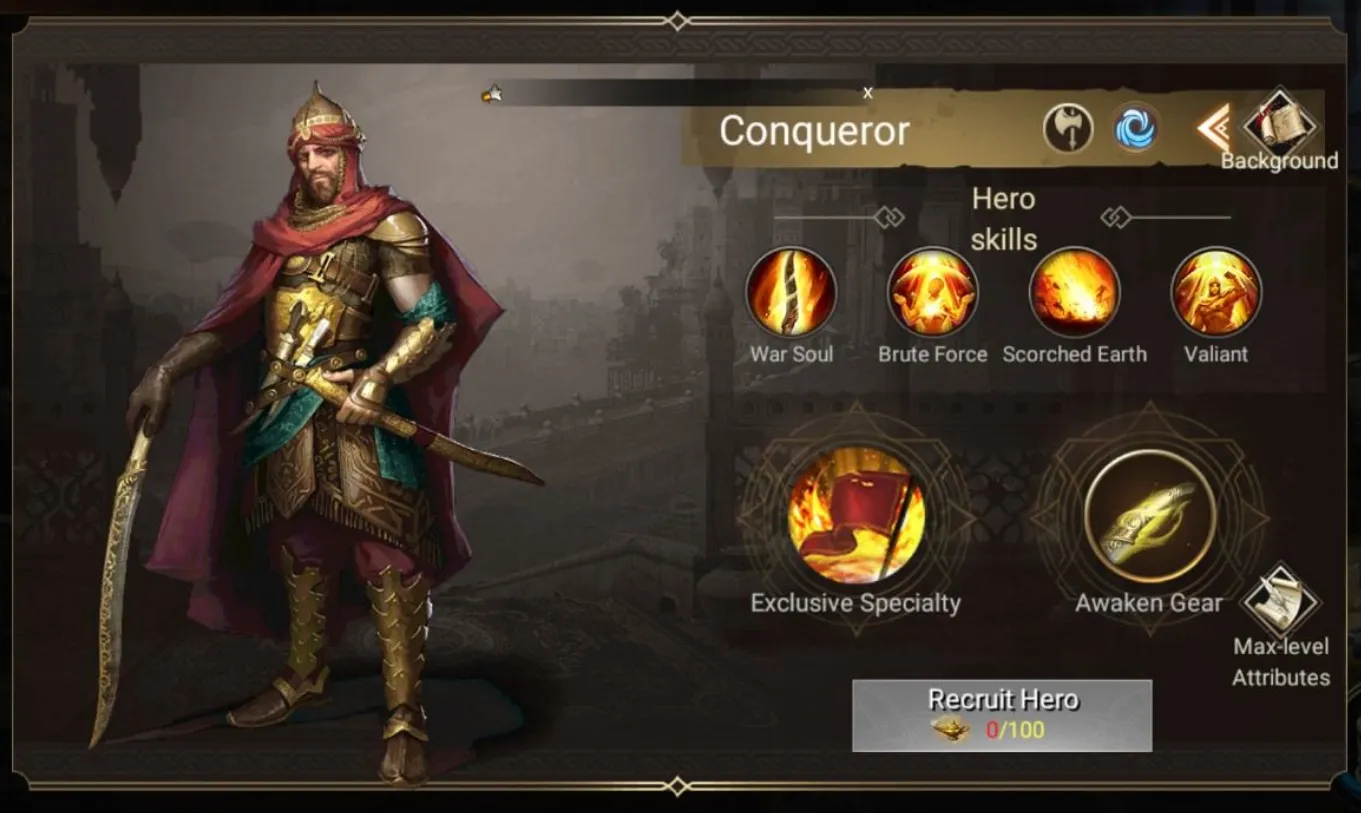Select the Conqueror title banner
This screenshot has width=1361, height=813.
[813, 131]
